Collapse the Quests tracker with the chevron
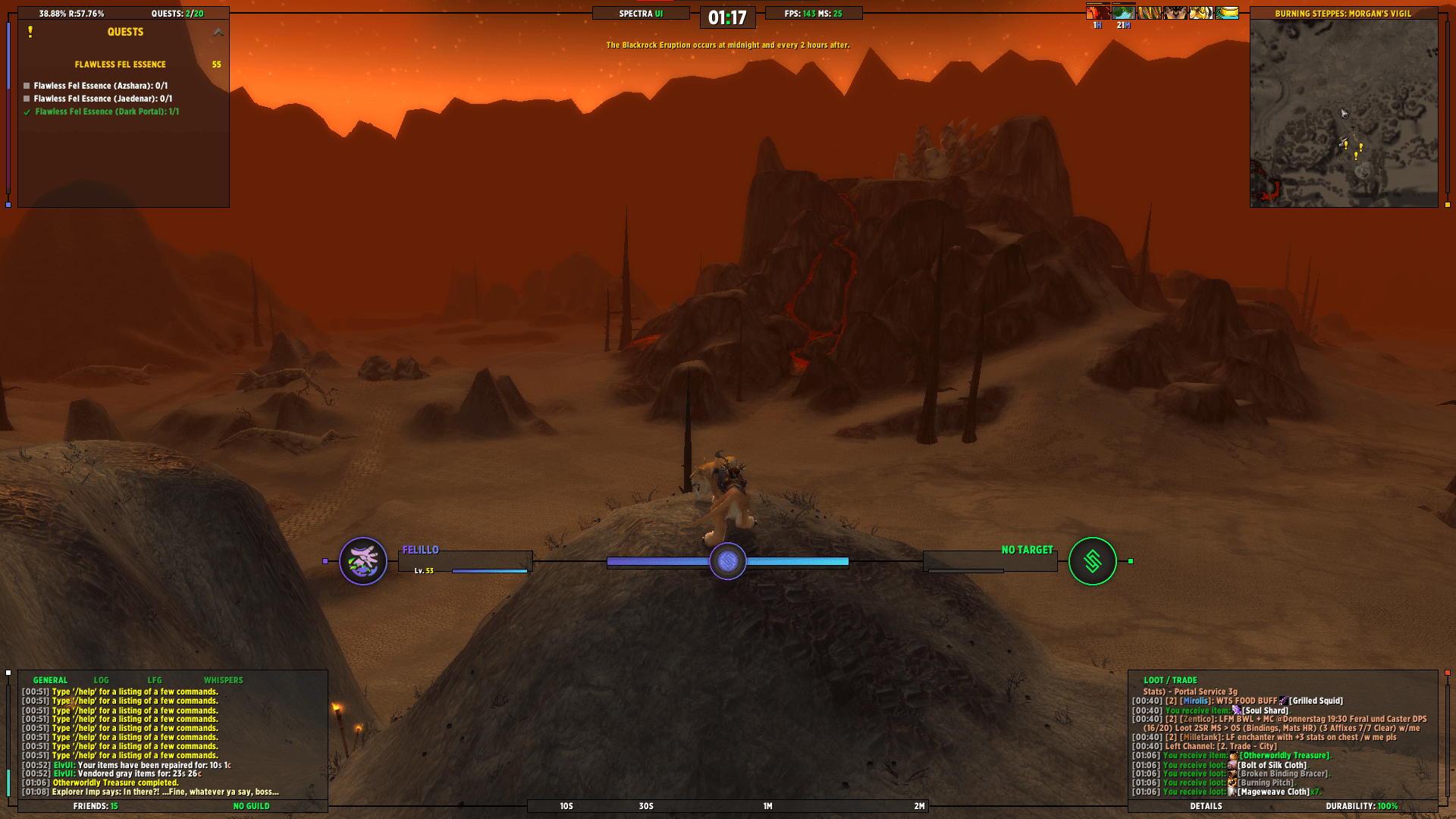 (x=218, y=32)
